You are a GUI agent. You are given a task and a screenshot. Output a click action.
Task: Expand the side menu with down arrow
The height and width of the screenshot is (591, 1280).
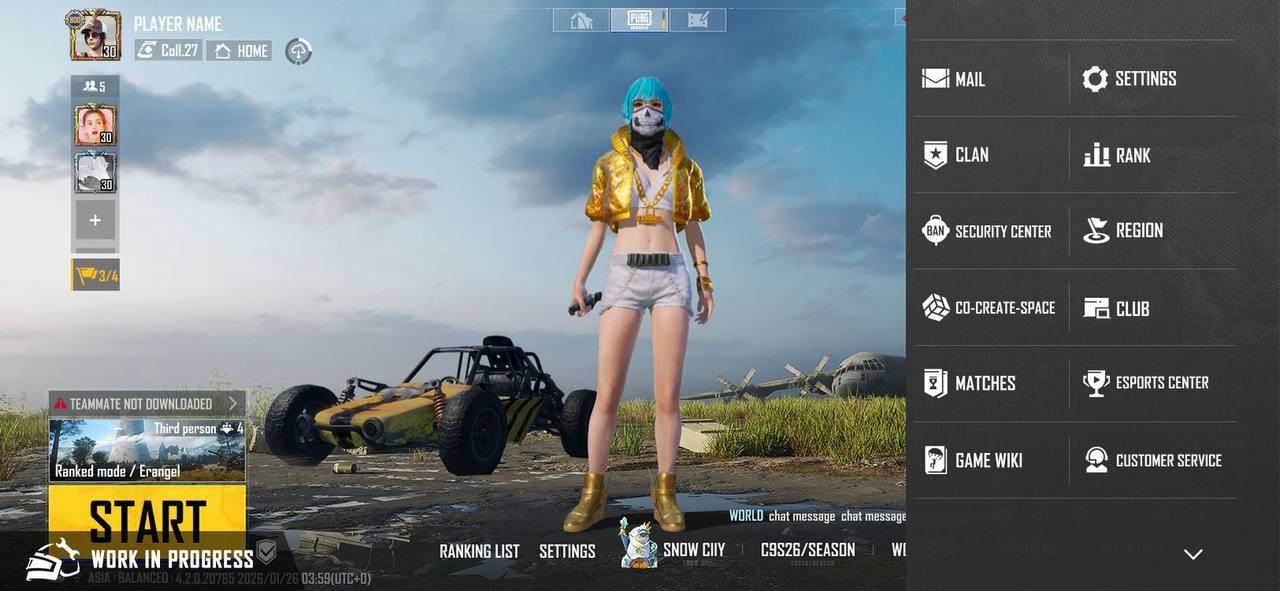click(x=1193, y=554)
